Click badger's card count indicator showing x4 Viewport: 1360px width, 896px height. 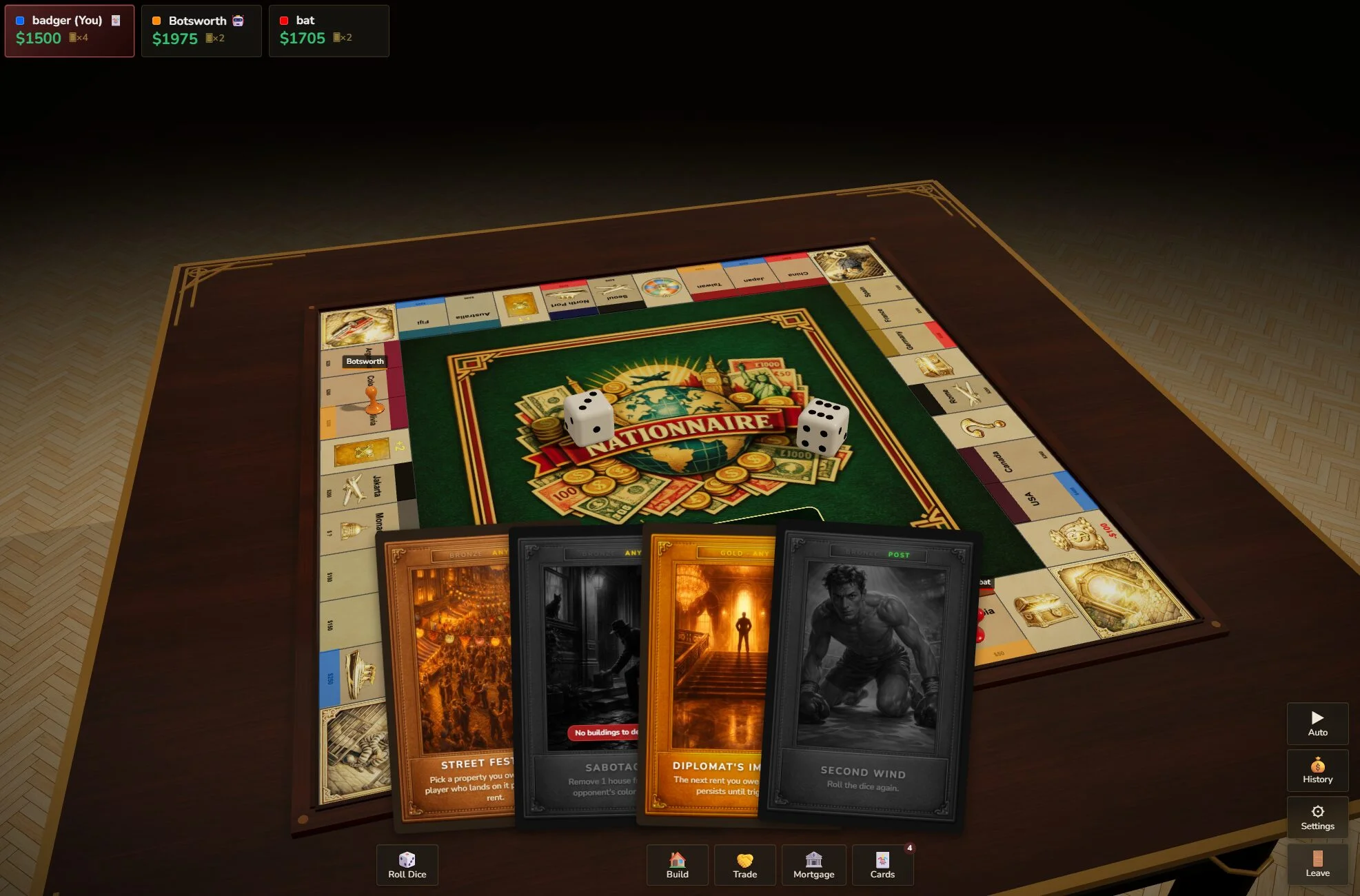79,39
